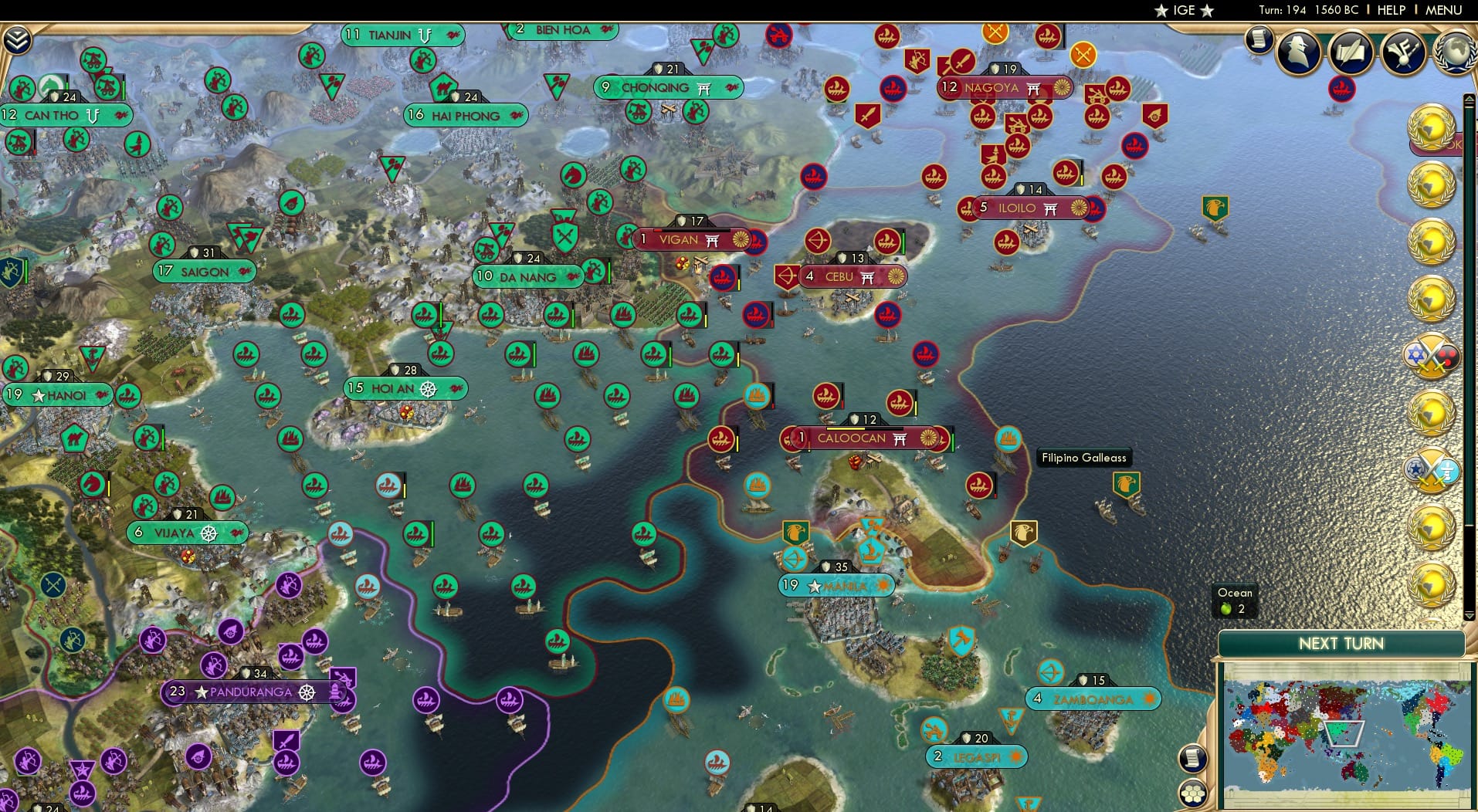This screenshot has width=1478, height=812.
Task: Open the Espionage overview (spy icon)
Action: coord(1297,52)
